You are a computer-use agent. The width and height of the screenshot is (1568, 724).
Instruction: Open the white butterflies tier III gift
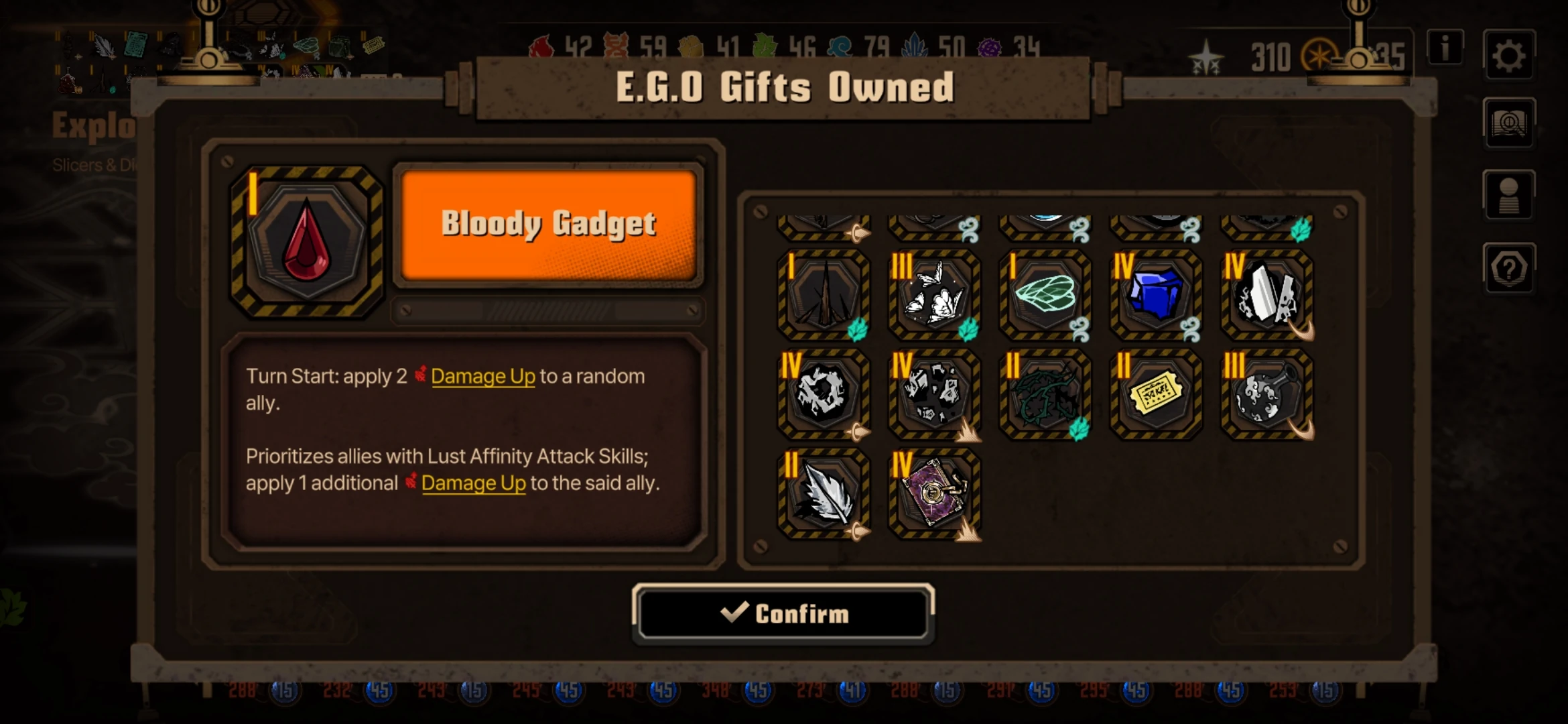pyautogui.click(x=934, y=295)
